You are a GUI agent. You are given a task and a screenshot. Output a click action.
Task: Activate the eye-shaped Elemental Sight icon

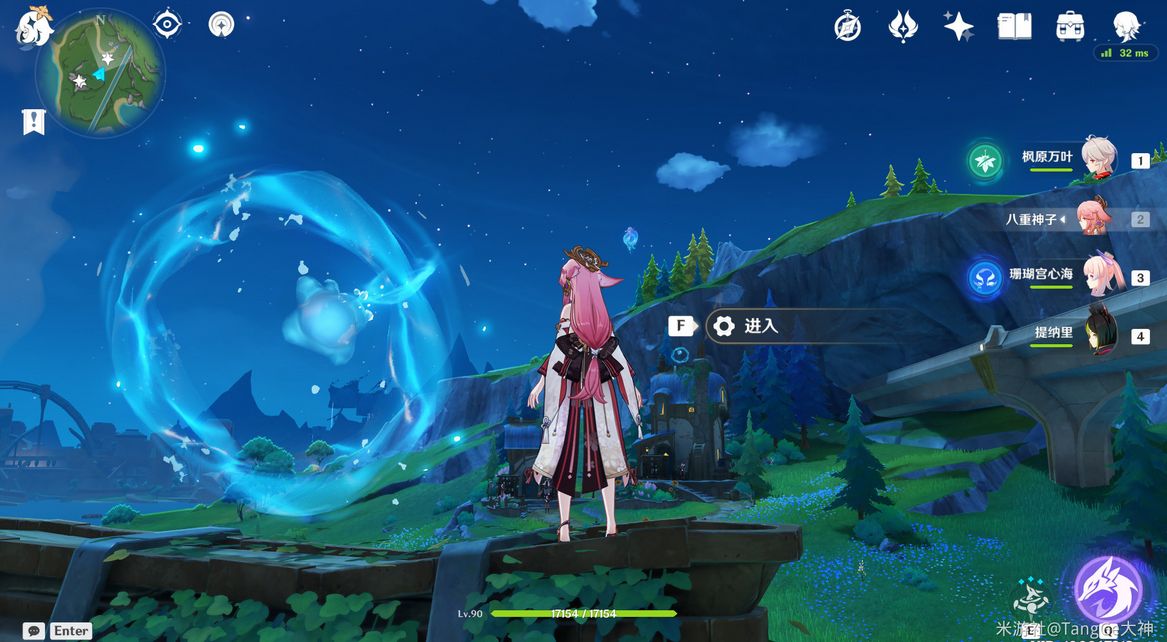(167, 23)
